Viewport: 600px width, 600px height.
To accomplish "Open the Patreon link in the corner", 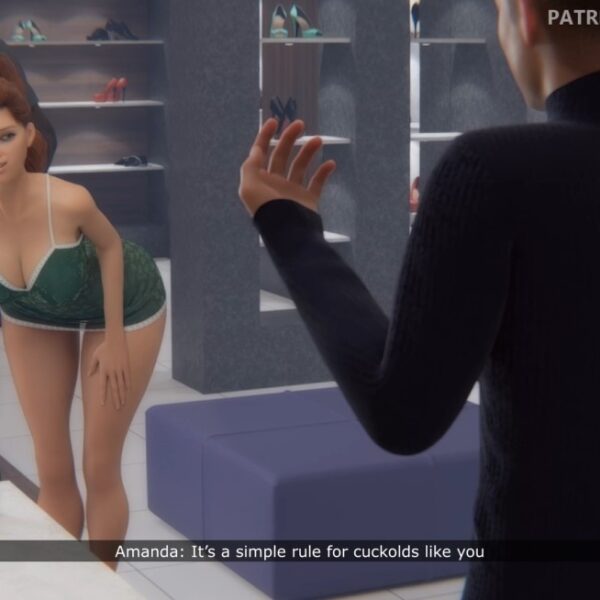I will pyautogui.click(x=573, y=17).
